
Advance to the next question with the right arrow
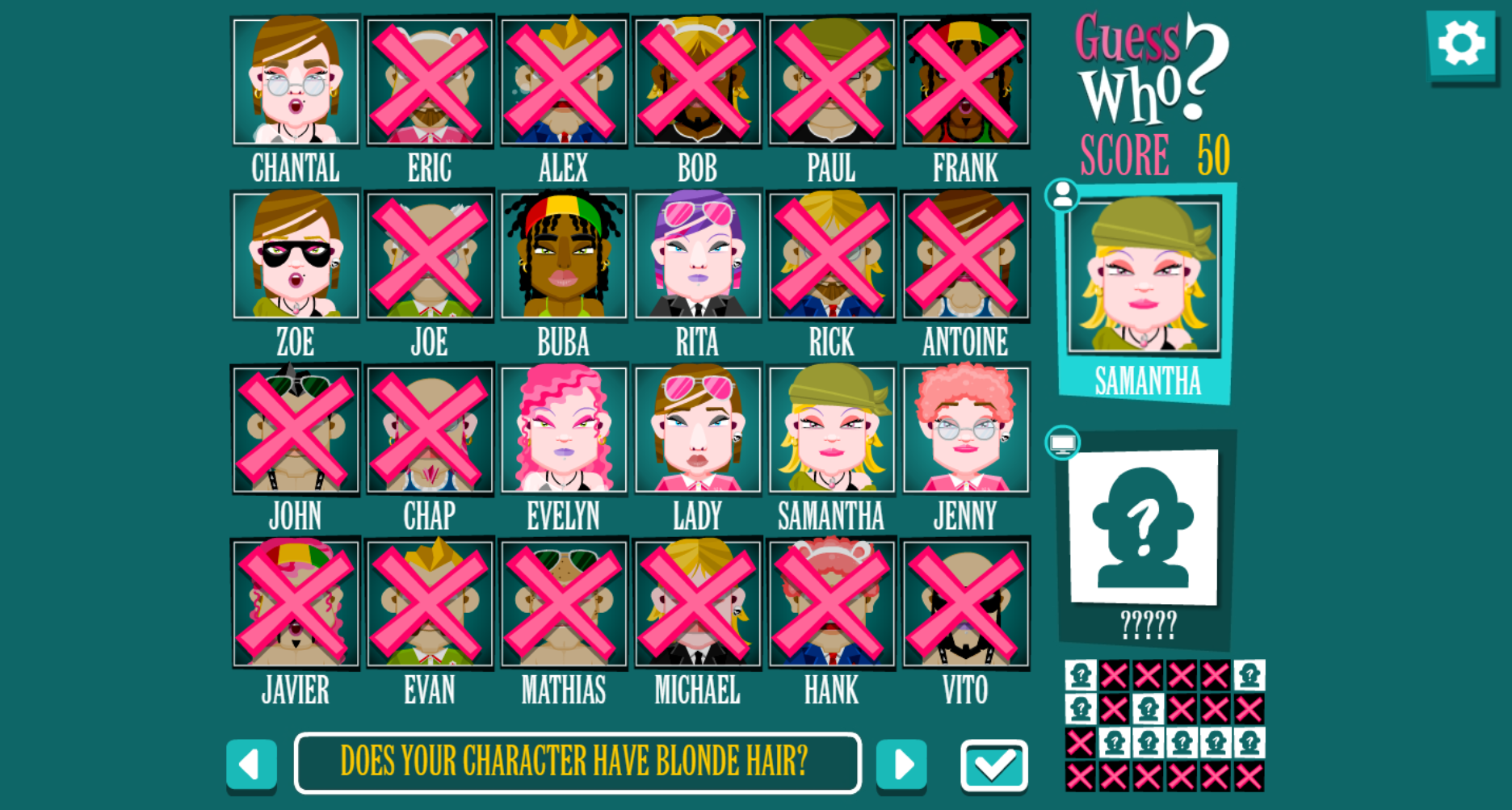tap(902, 763)
